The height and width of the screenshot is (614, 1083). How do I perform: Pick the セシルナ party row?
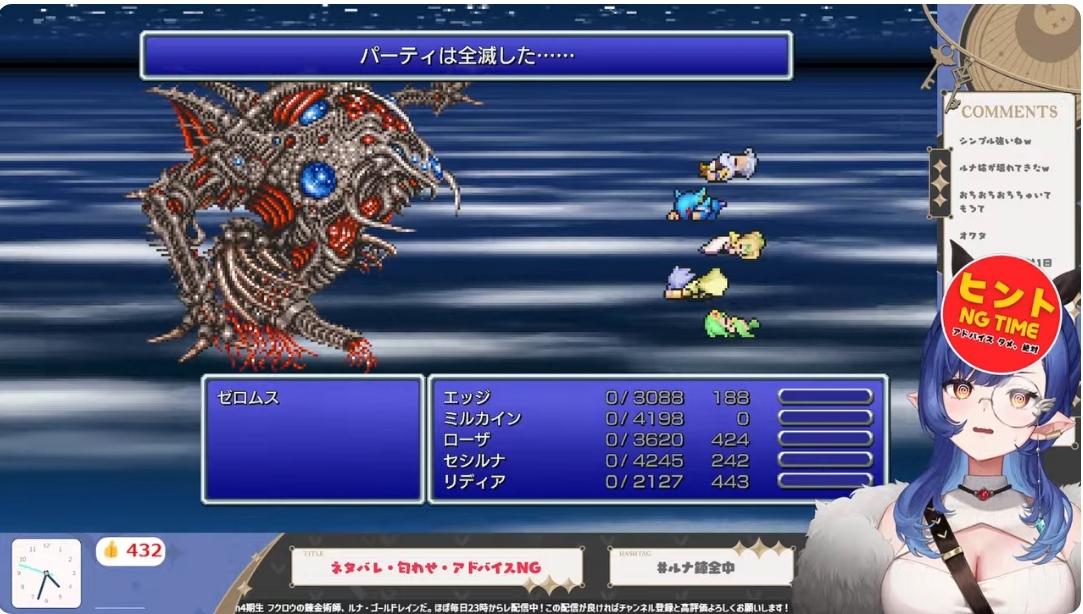(x=475, y=461)
